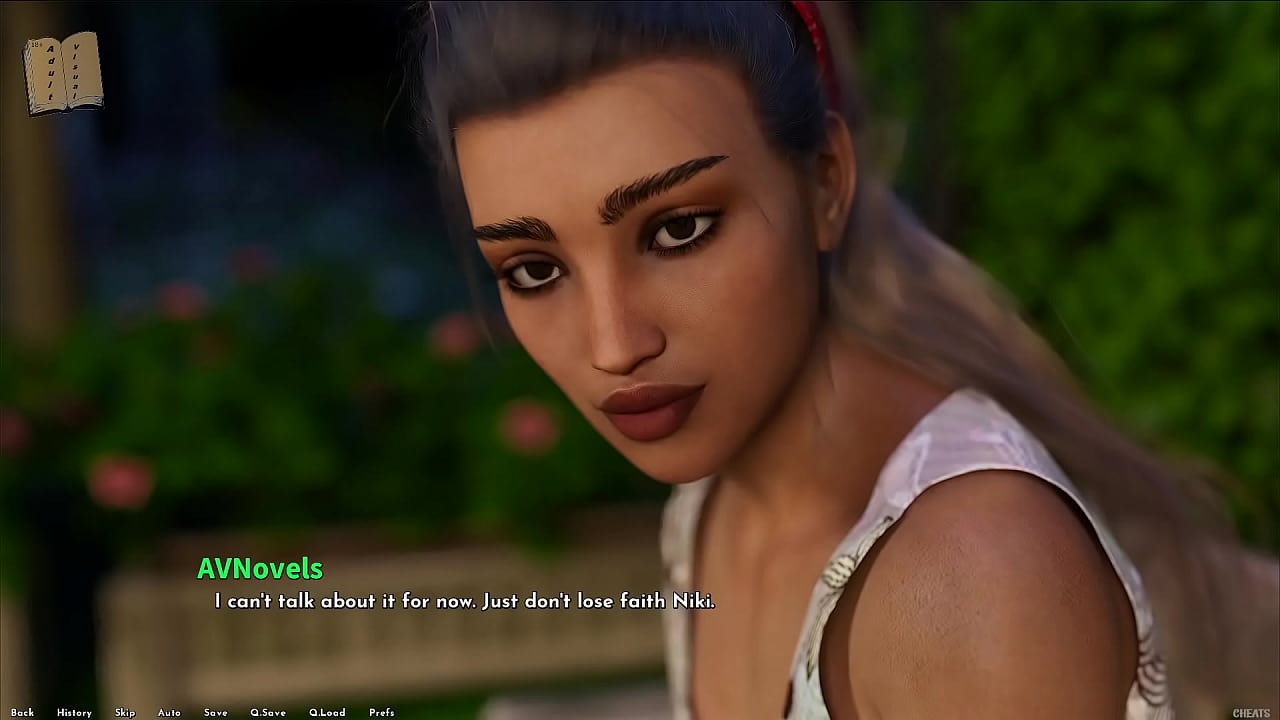Activate Skip to fast-forward dialogue
Screen dimensions: 1280x720
pyautogui.click(x=125, y=713)
